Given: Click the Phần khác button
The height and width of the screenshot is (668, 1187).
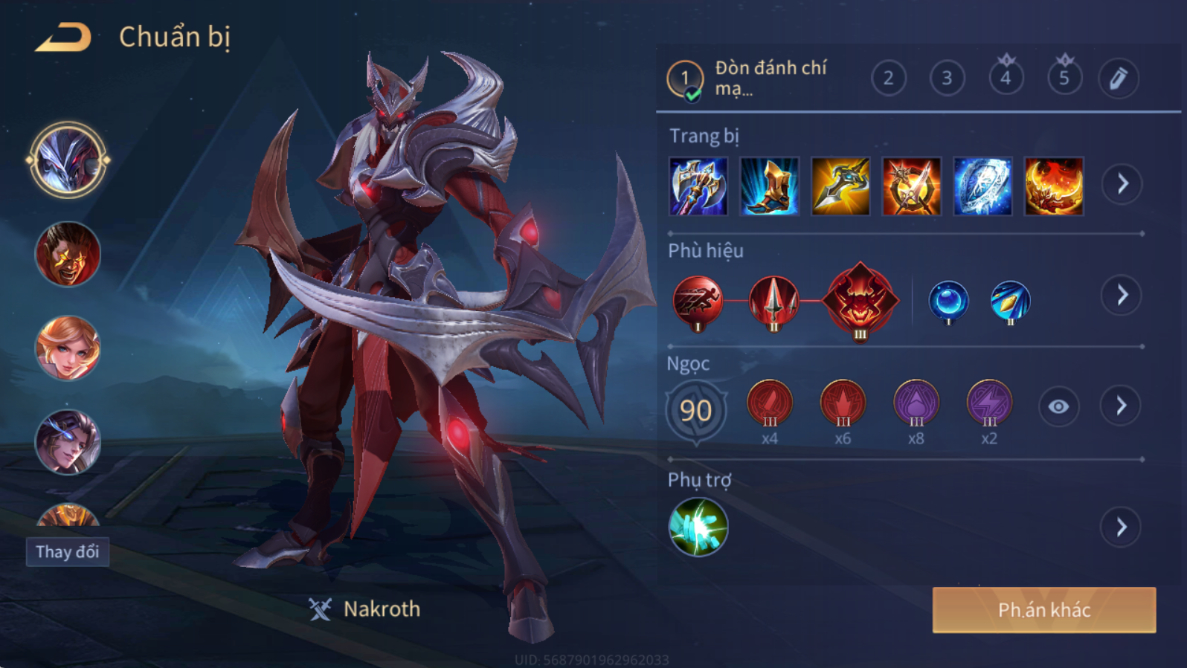Looking at the screenshot, I should click(1044, 610).
